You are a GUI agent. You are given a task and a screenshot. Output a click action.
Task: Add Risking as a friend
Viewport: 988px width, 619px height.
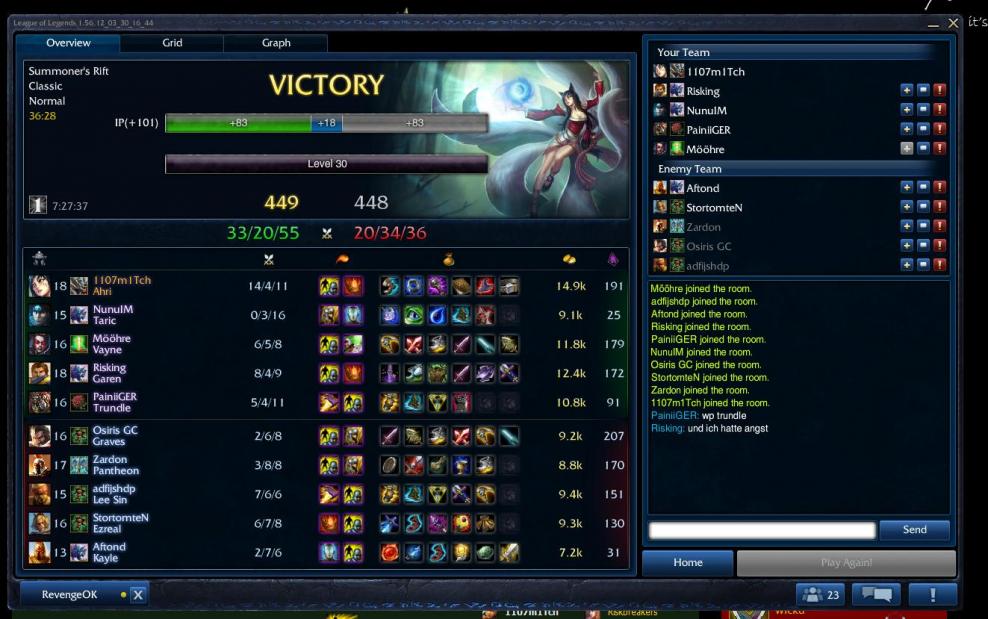[x=906, y=91]
